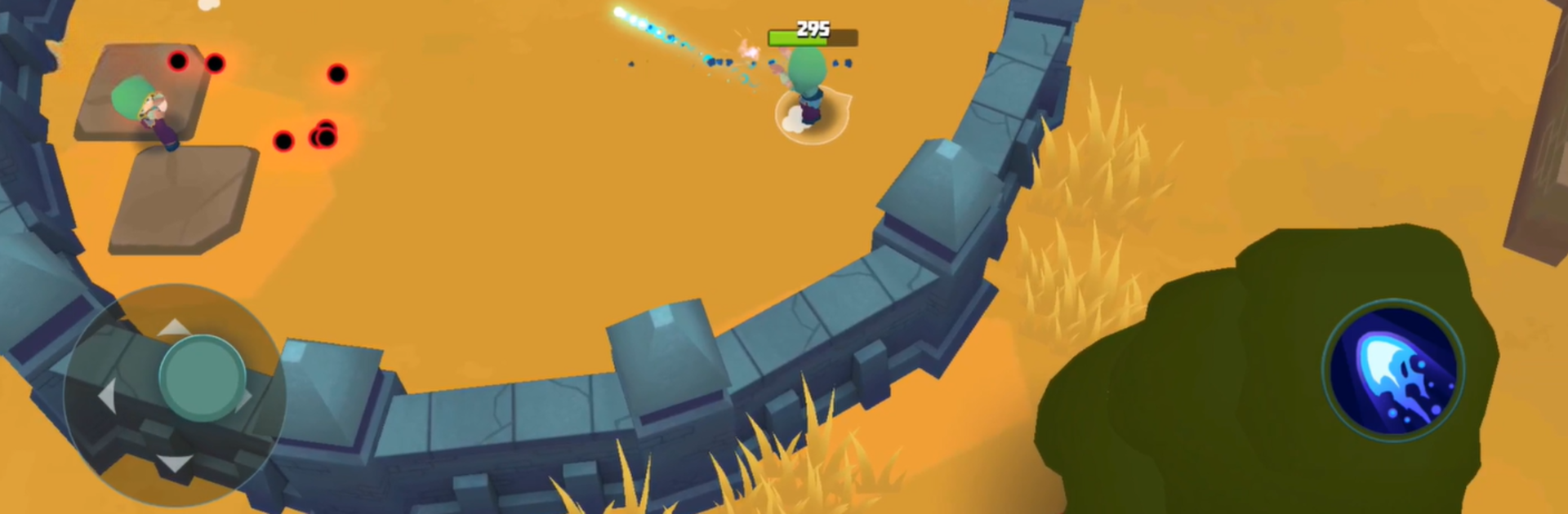1568x514 pixels.
Task: Tap the joystick's down arrow
Action: (x=174, y=464)
